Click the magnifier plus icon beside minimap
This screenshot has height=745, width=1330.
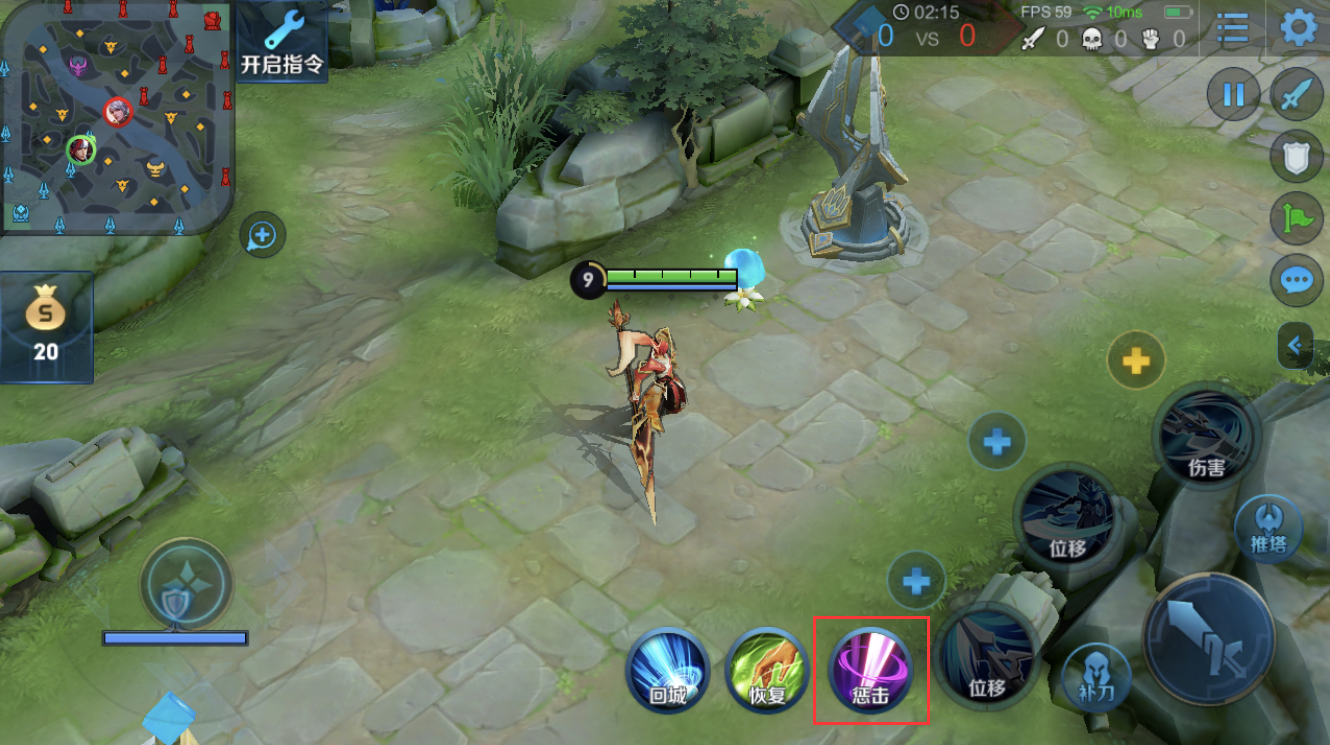point(262,236)
